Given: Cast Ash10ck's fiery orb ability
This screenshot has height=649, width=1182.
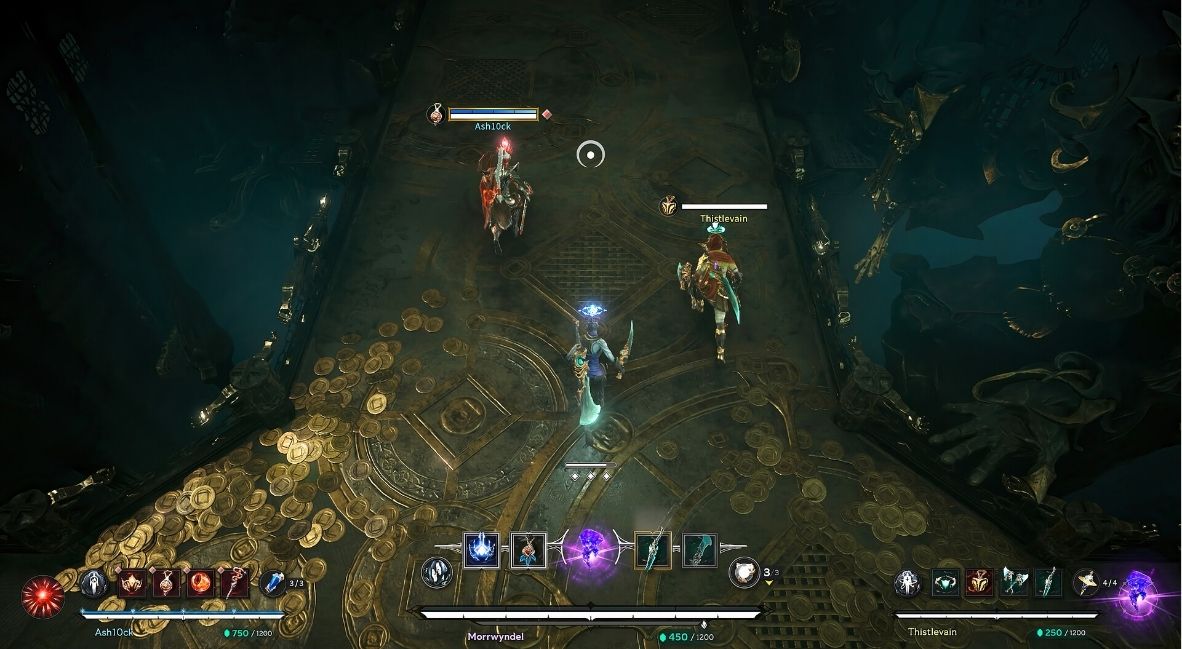Looking at the screenshot, I should 200,583.
